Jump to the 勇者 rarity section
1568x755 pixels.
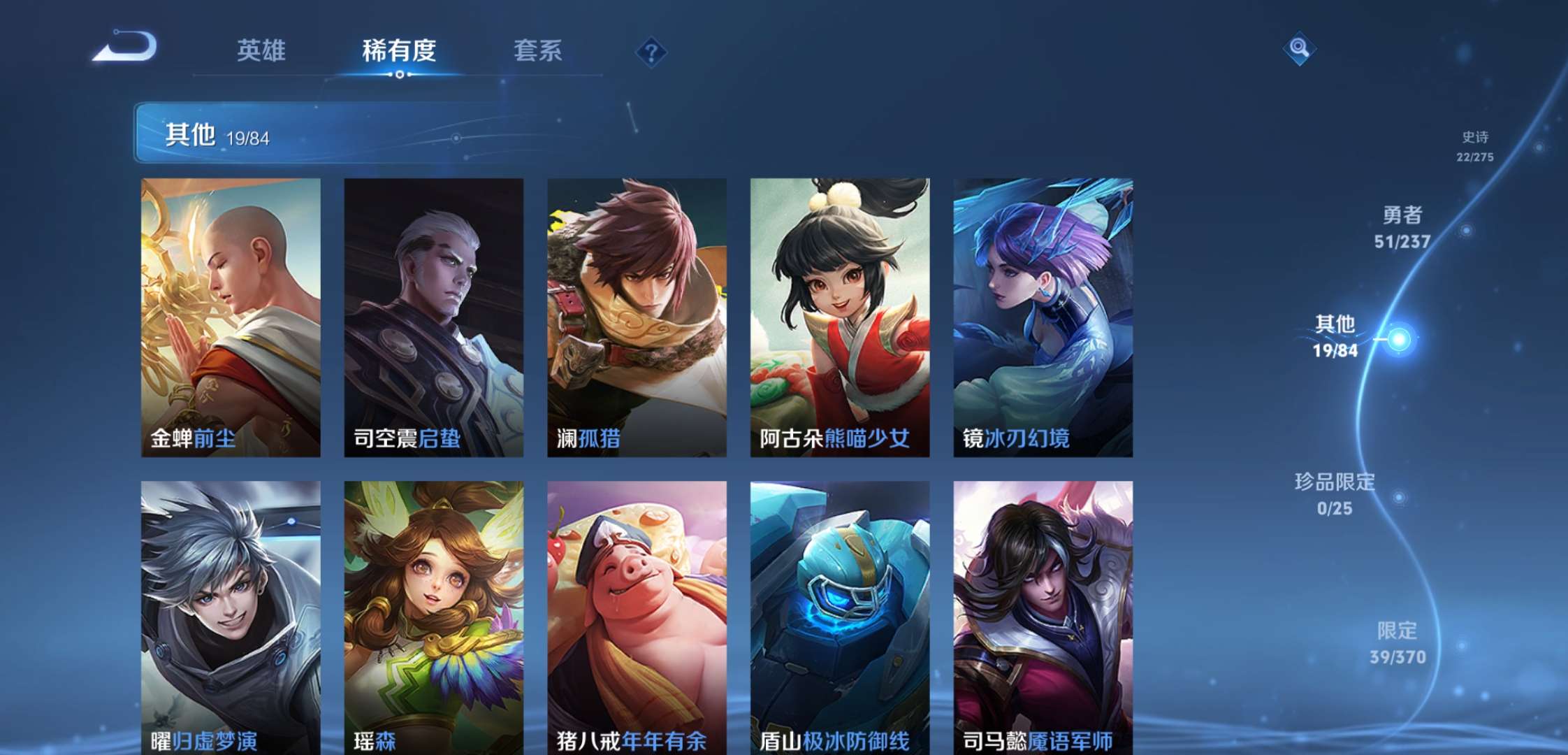[1402, 227]
